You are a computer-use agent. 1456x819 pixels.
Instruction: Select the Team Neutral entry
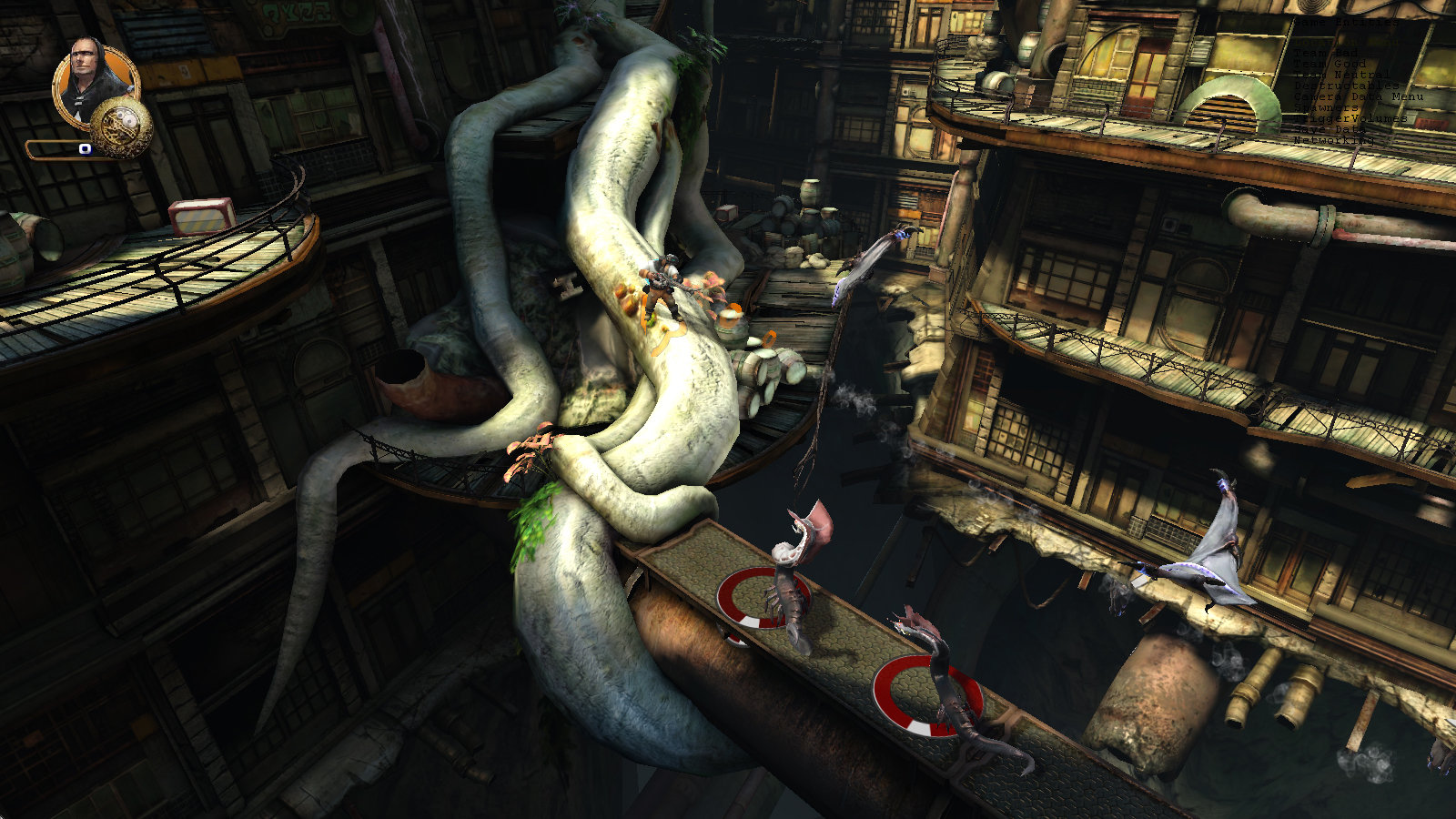(x=1341, y=75)
